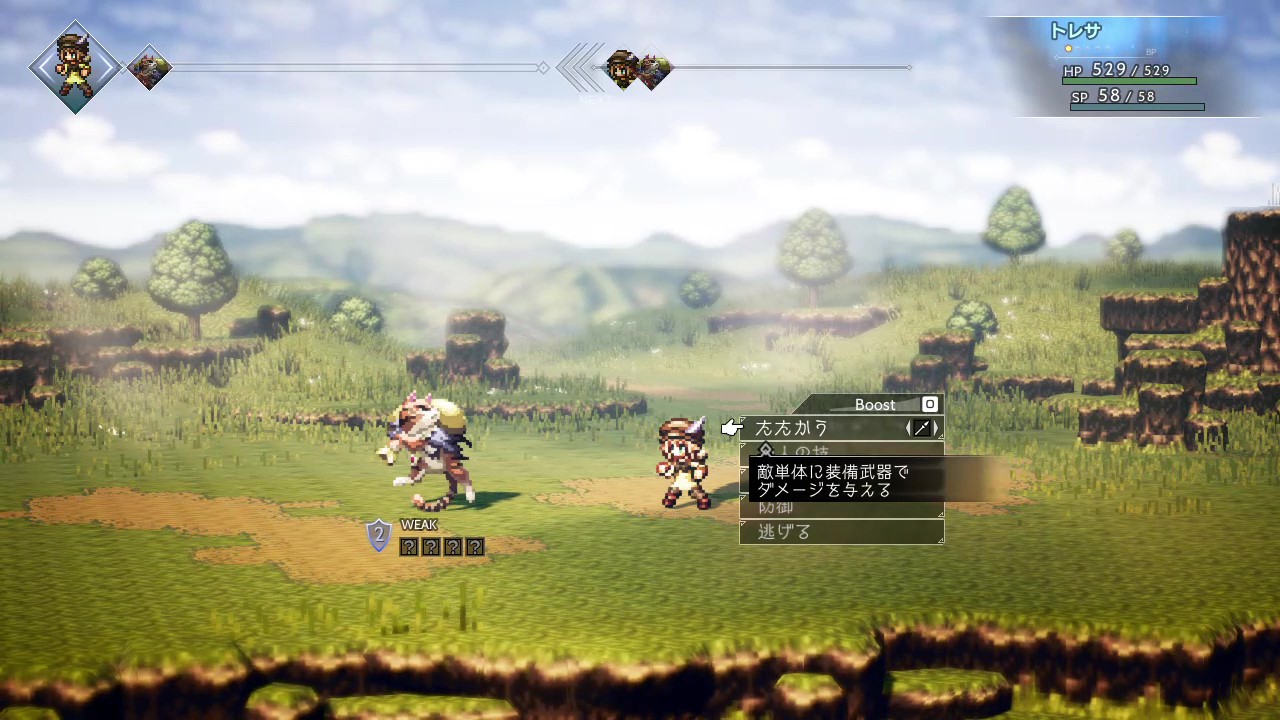Choose the 逃げる flee command
Image resolution: width=1280 pixels, height=720 pixels.
(784, 532)
